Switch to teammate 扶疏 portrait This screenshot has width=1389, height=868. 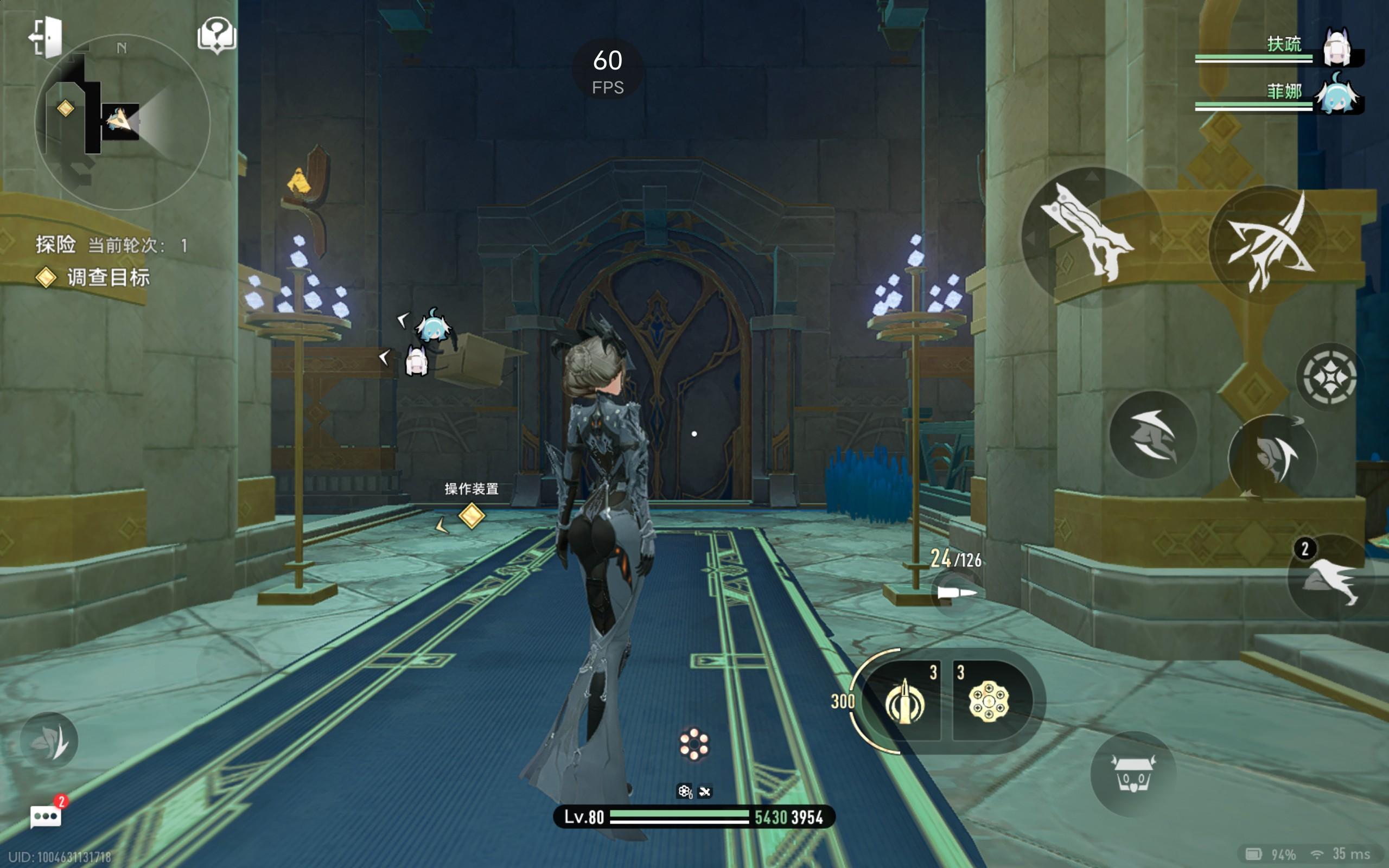pyautogui.click(x=1336, y=48)
